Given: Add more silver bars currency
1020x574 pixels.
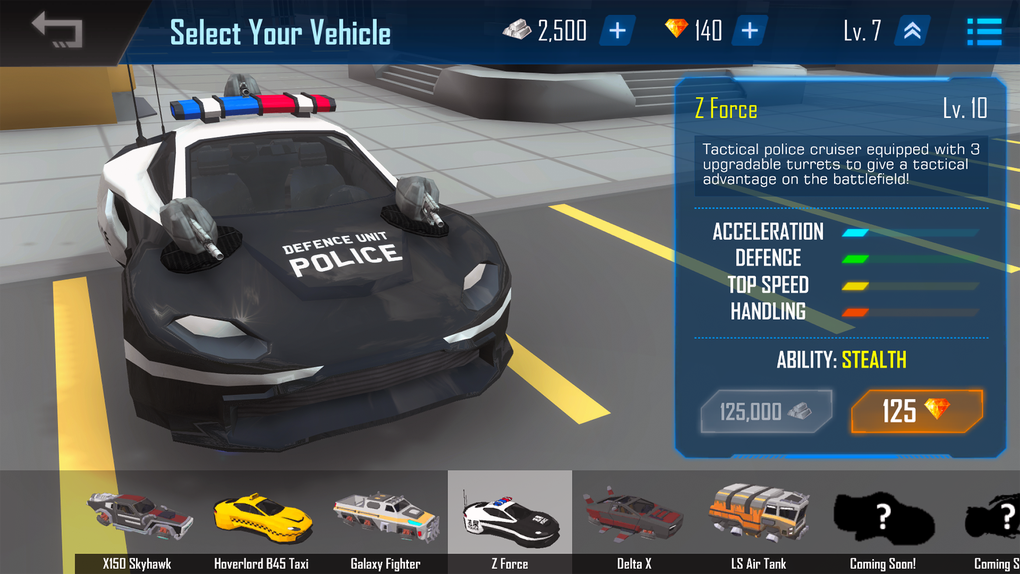Looking at the screenshot, I should tap(617, 31).
